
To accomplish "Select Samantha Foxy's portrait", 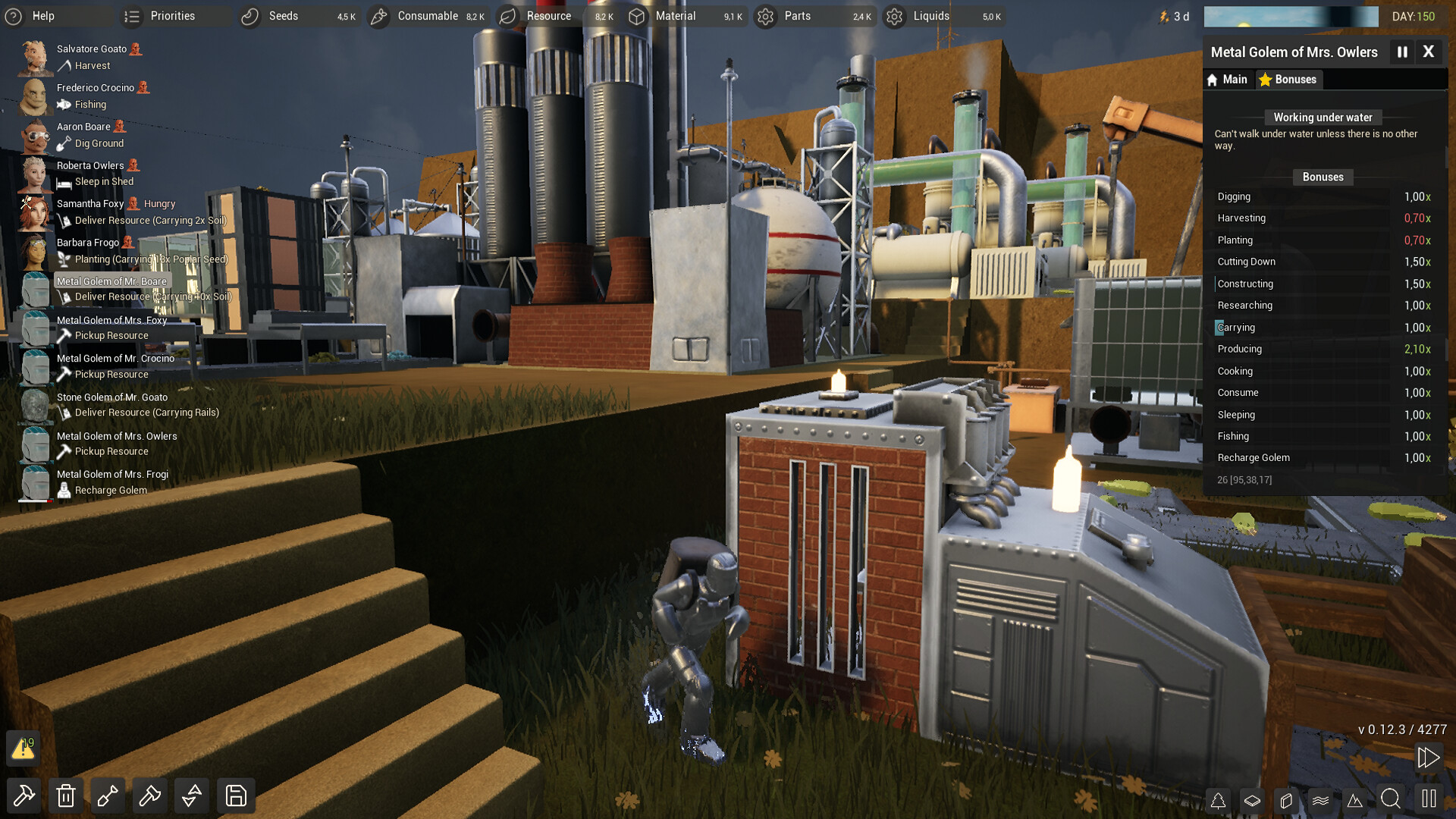I will click(x=33, y=212).
